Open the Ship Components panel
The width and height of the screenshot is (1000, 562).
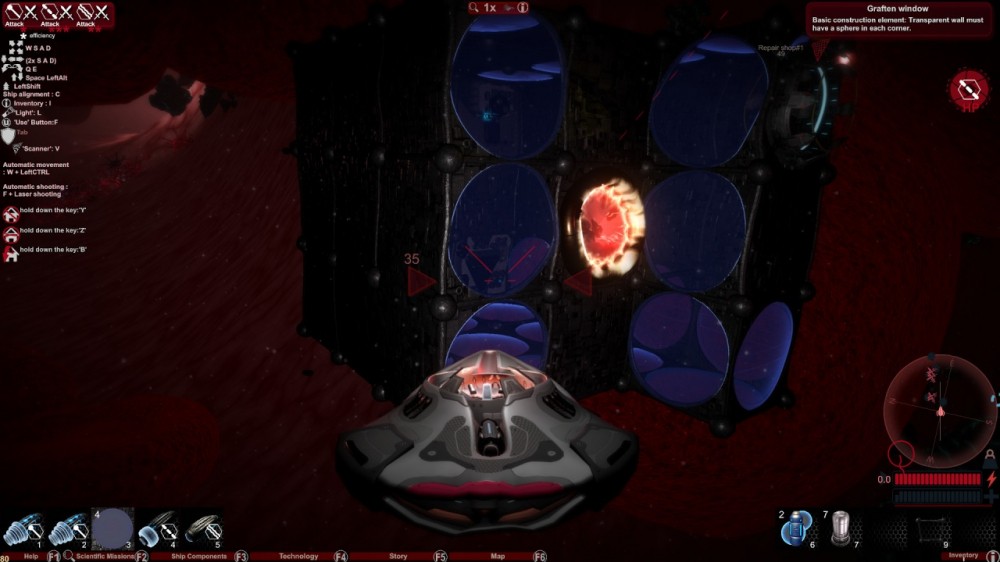tap(199, 556)
